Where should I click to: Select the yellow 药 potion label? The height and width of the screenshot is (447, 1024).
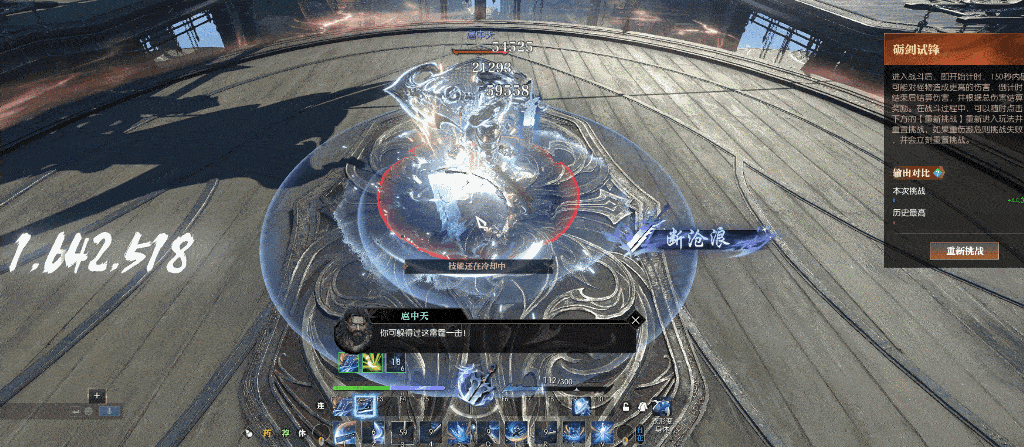tap(266, 433)
